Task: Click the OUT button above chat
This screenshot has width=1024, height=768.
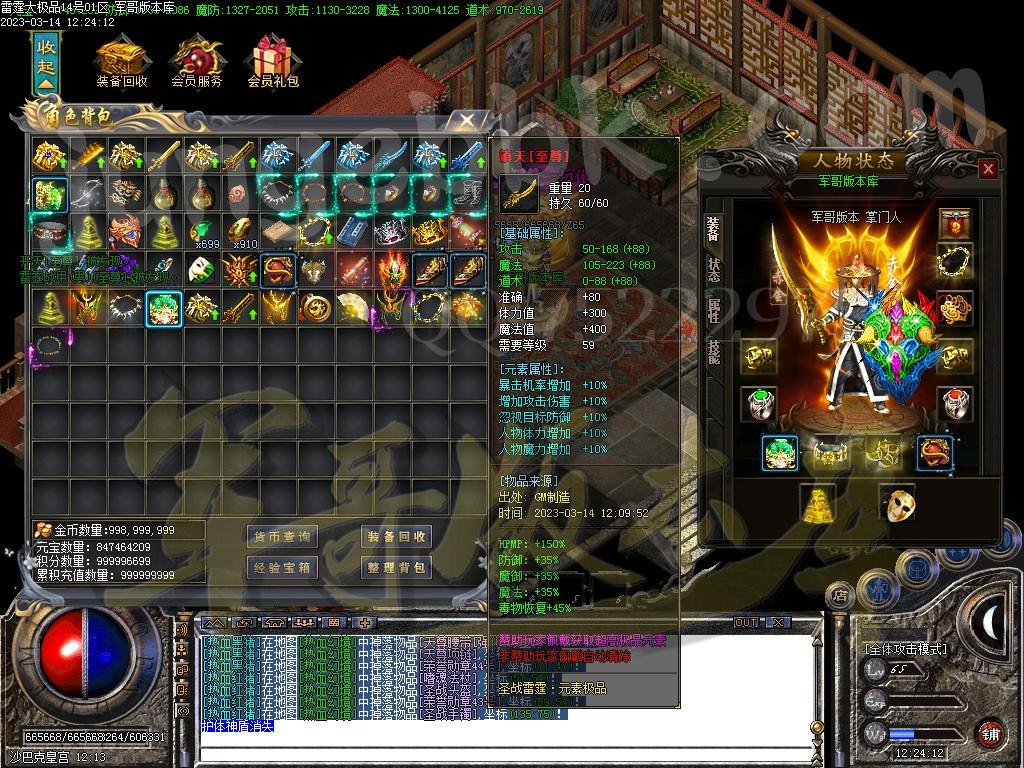Action: [x=746, y=622]
